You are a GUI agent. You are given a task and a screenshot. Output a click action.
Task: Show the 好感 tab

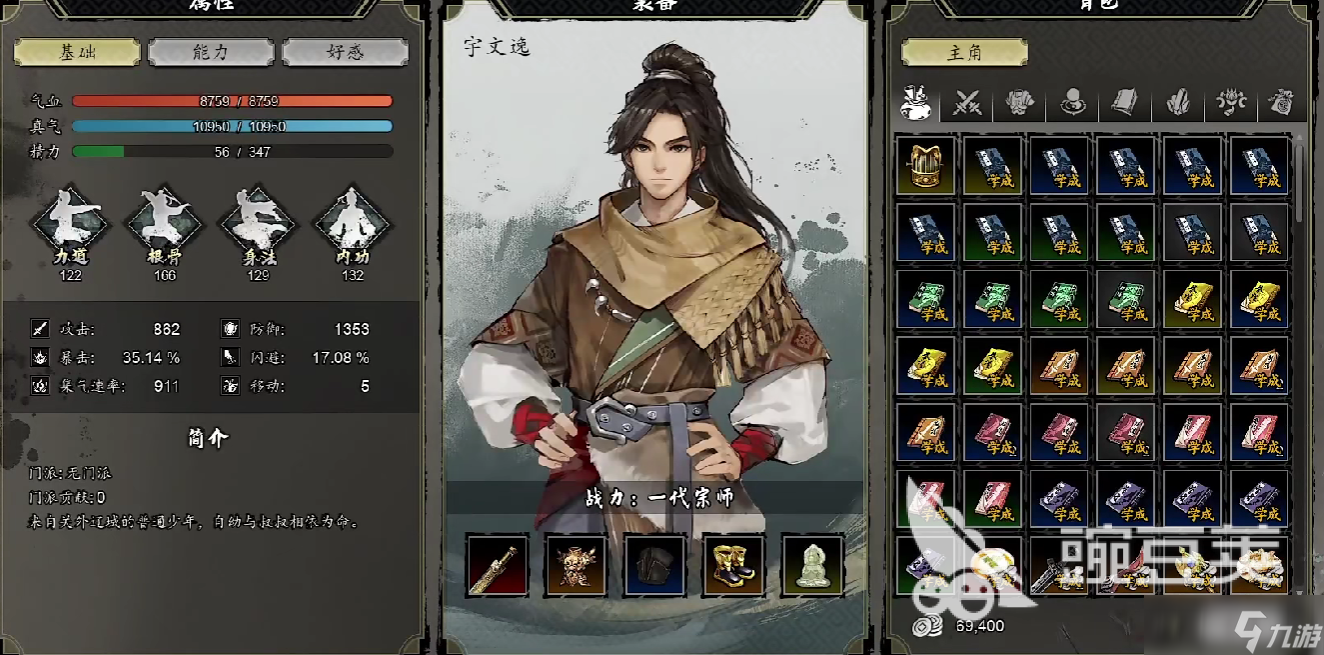click(345, 52)
